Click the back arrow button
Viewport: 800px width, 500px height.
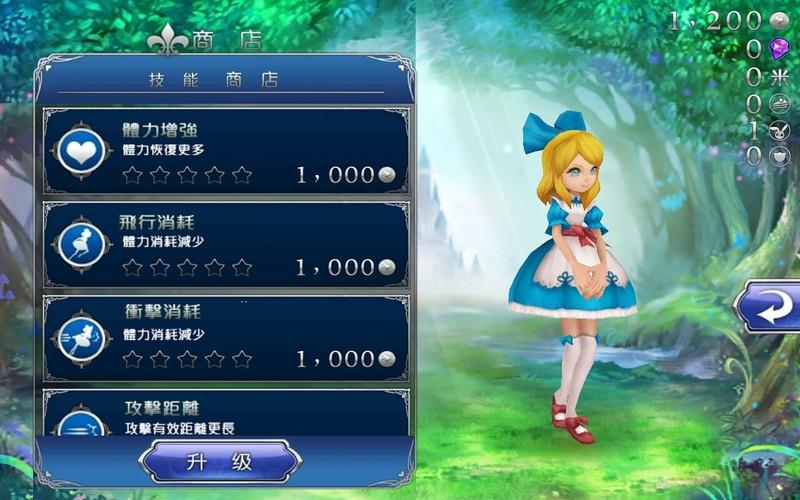pos(768,307)
